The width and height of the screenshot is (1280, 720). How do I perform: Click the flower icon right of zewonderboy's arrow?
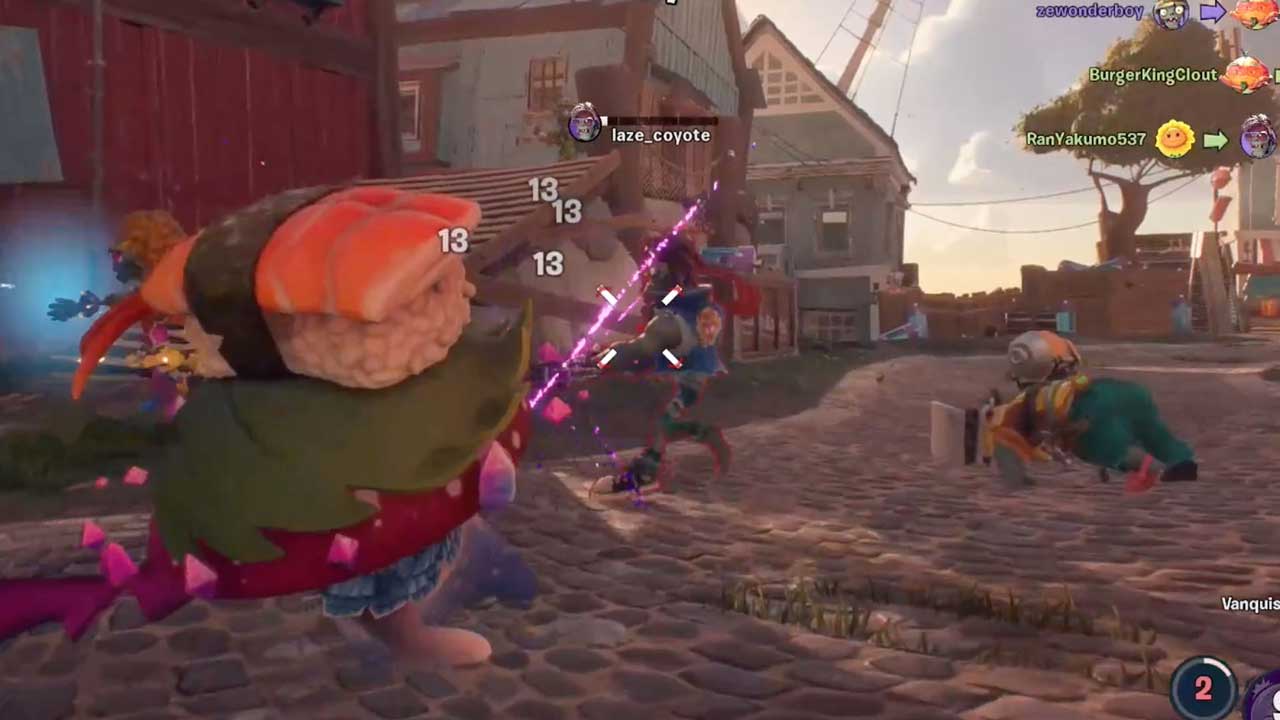(1253, 14)
